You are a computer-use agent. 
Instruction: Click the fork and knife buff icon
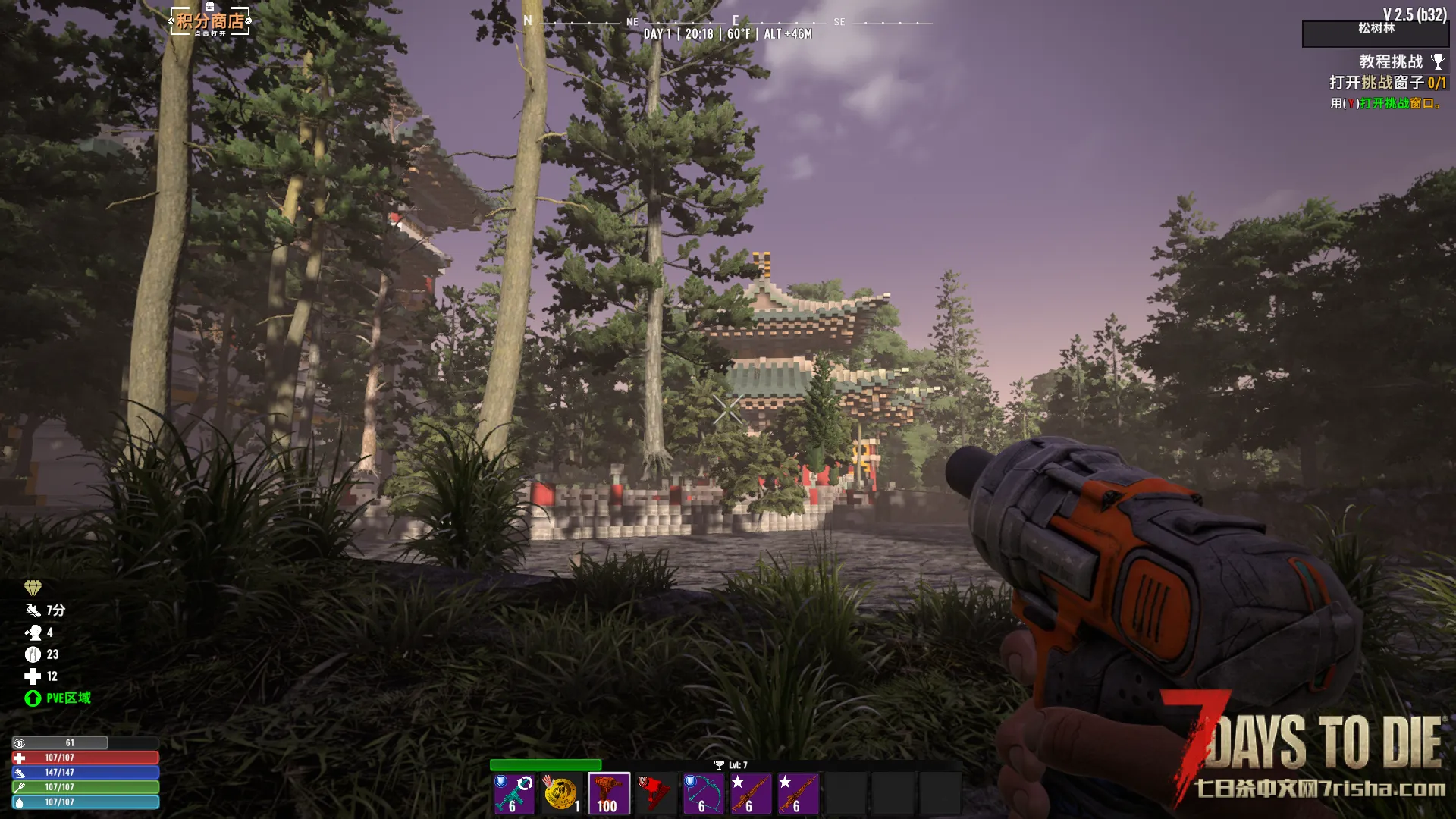33,654
